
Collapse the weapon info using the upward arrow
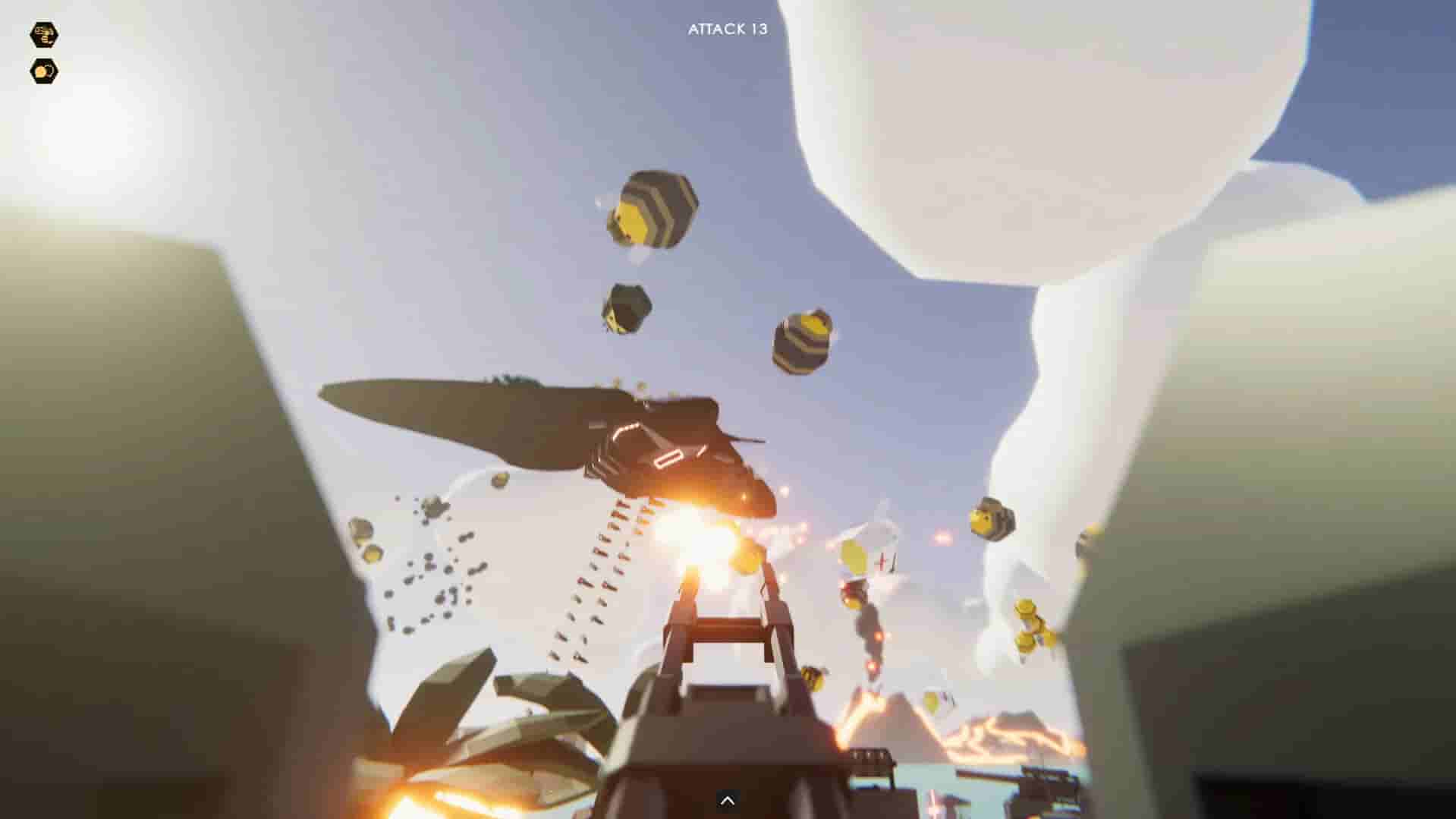pyautogui.click(x=728, y=799)
